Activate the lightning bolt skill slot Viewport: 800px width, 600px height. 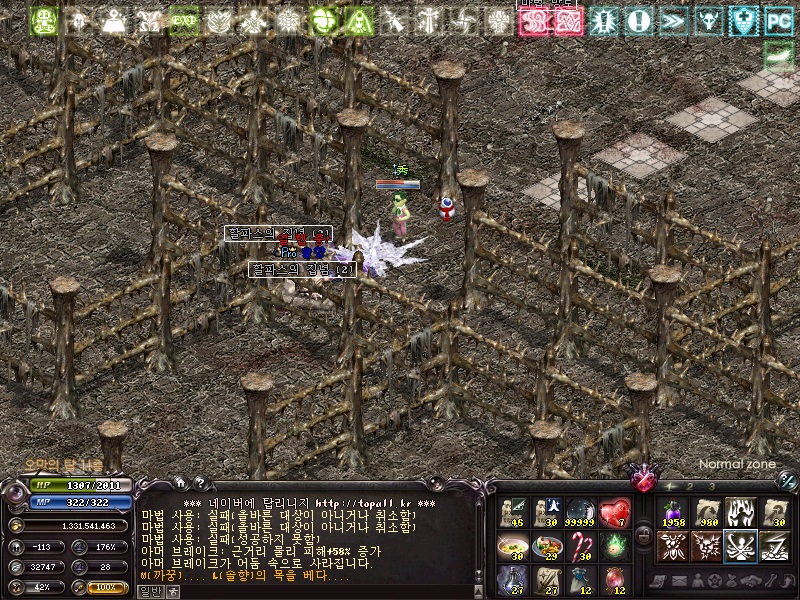tap(775, 546)
